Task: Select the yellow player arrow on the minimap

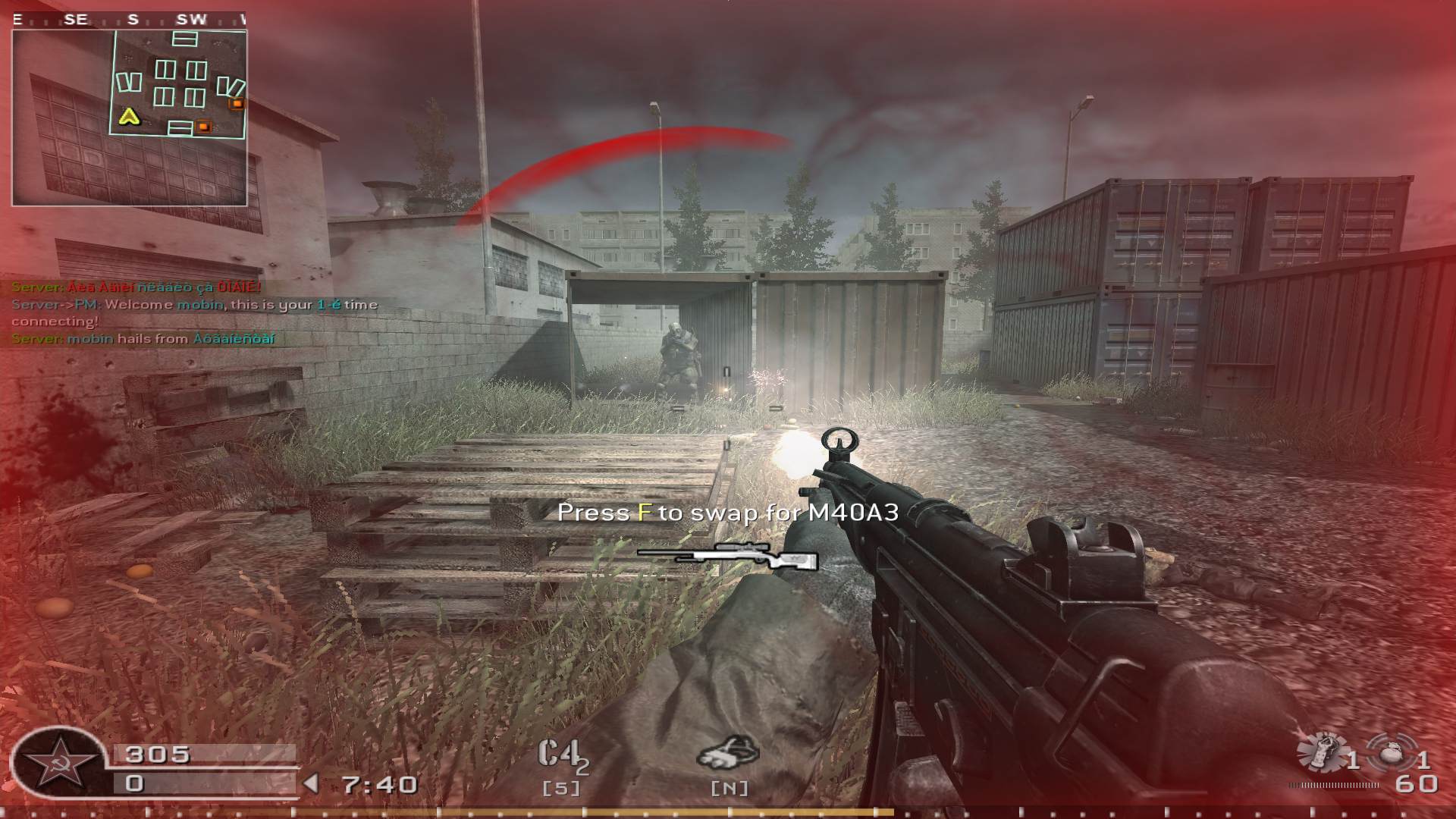Action: point(129,118)
